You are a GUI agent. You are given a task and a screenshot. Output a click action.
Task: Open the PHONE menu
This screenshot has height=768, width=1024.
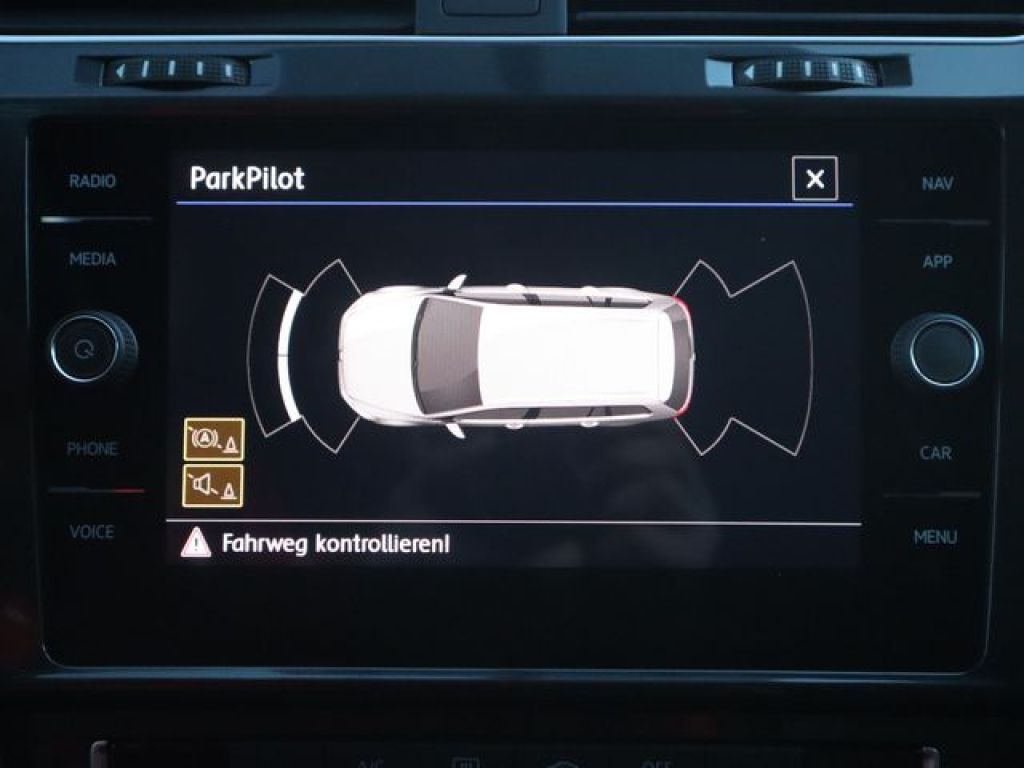click(x=92, y=449)
